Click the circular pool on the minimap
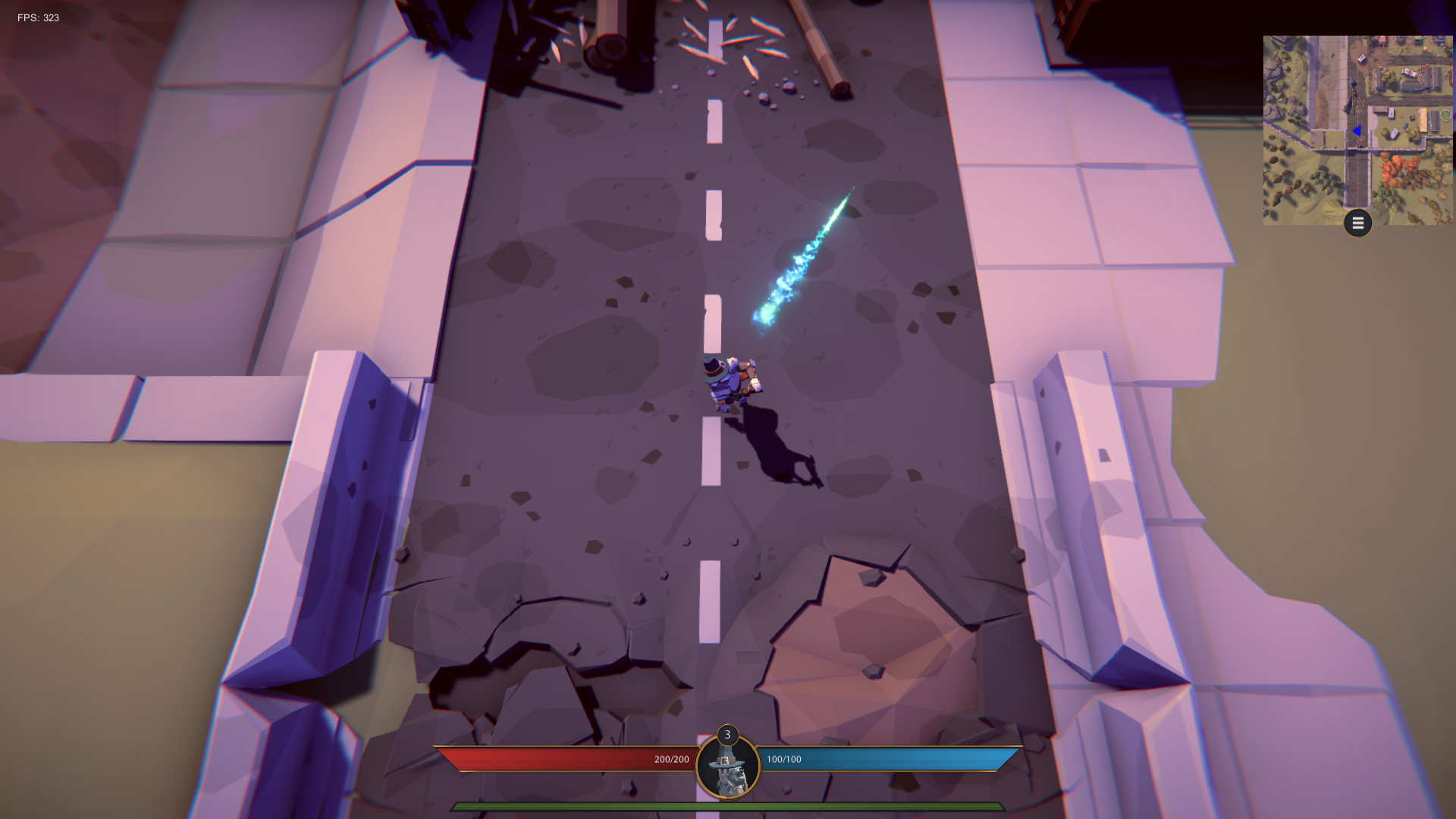 coord(1445,115)
